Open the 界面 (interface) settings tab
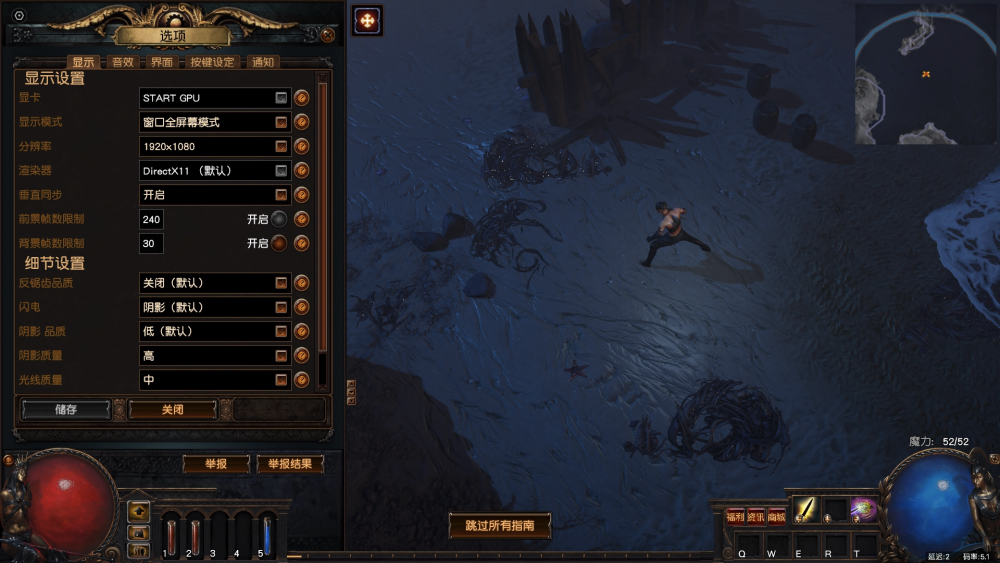1000x563 pixels. click(x=161, y=62)
